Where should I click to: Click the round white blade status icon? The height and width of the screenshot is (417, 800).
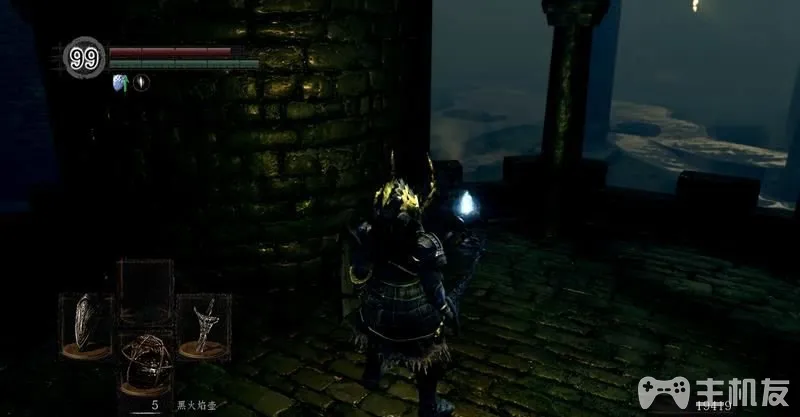coord(141,83)
